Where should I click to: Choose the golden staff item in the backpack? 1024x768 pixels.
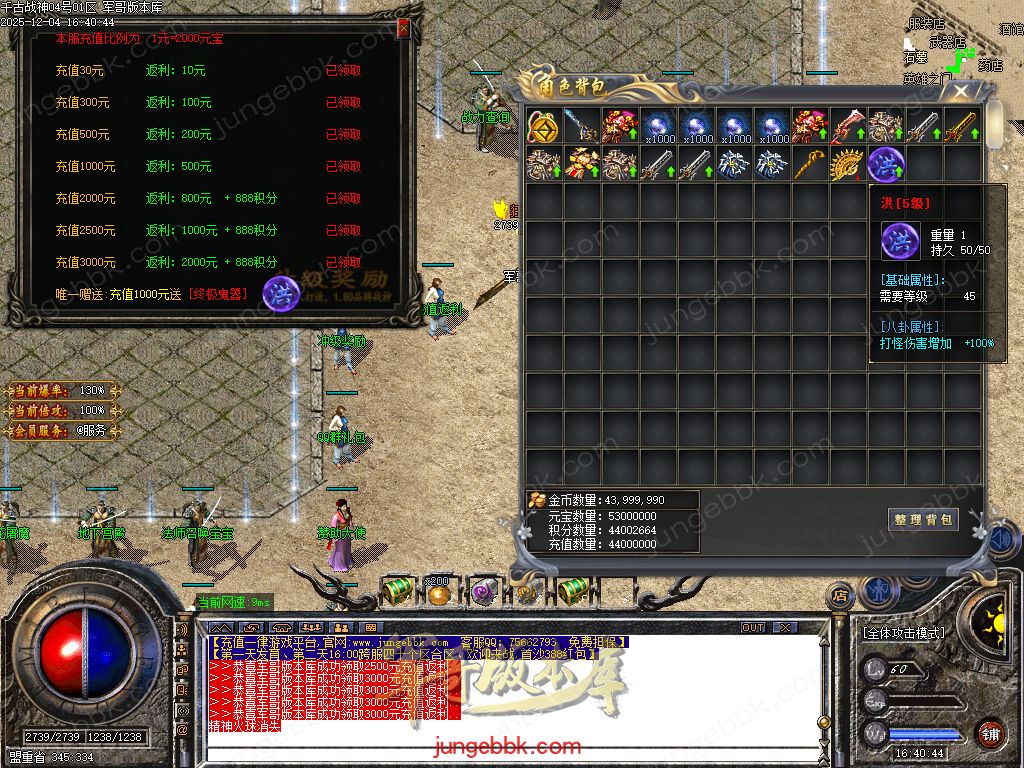[x=810, y=165]
